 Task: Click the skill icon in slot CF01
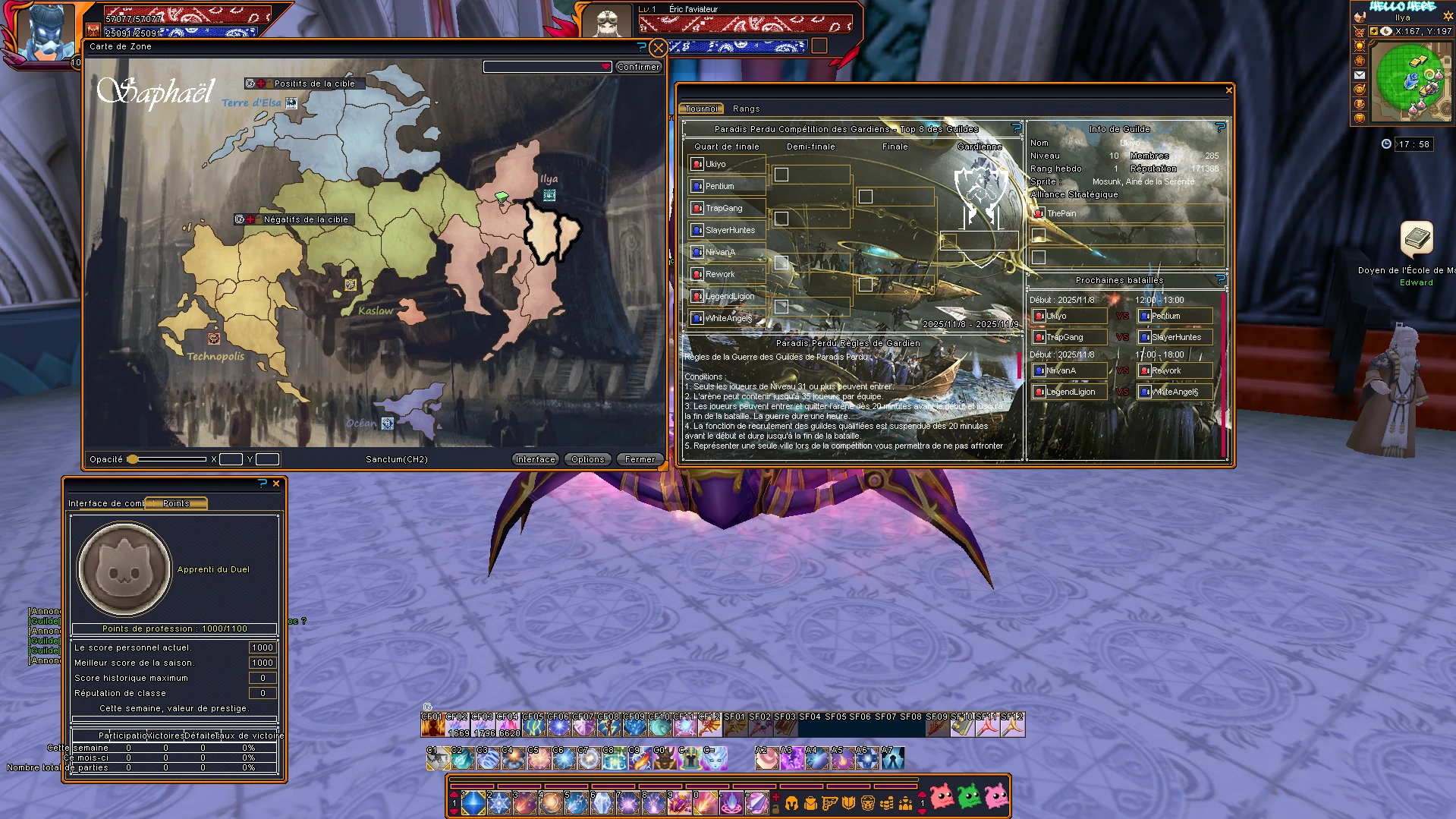pyautogui.click(x=432, y=726)
